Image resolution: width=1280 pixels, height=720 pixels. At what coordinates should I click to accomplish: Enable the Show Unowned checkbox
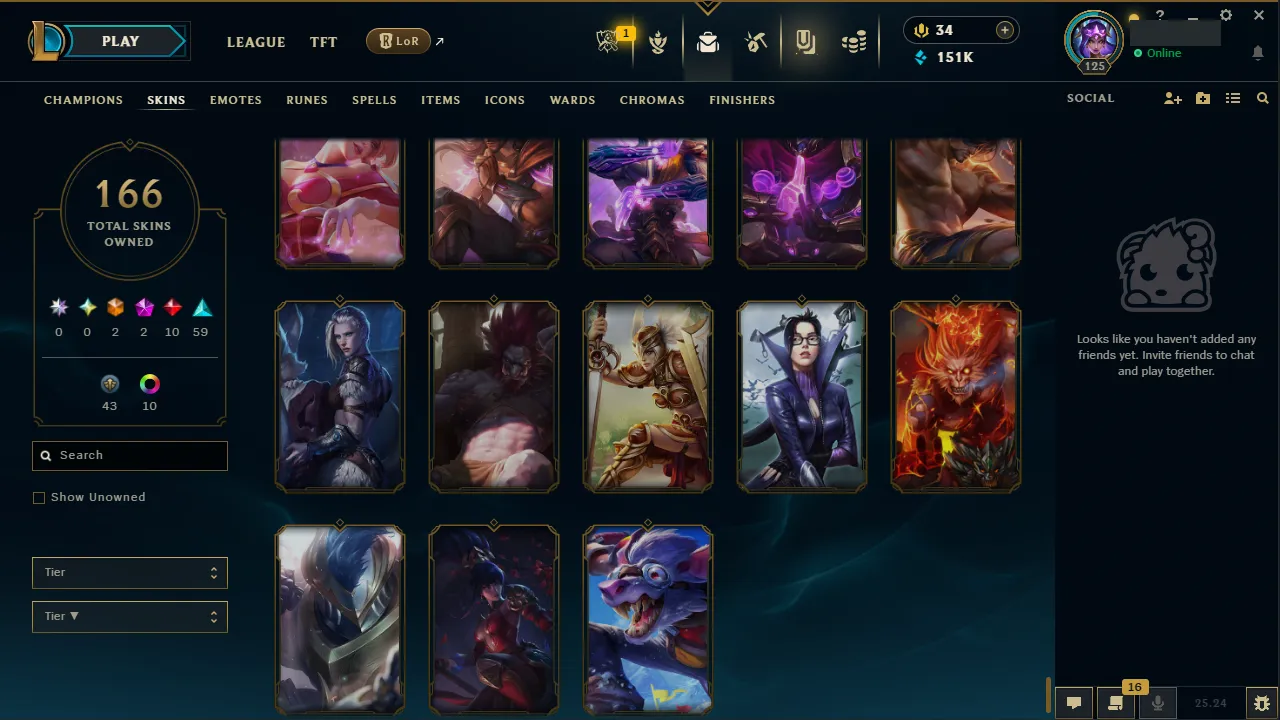click(39, 497)
